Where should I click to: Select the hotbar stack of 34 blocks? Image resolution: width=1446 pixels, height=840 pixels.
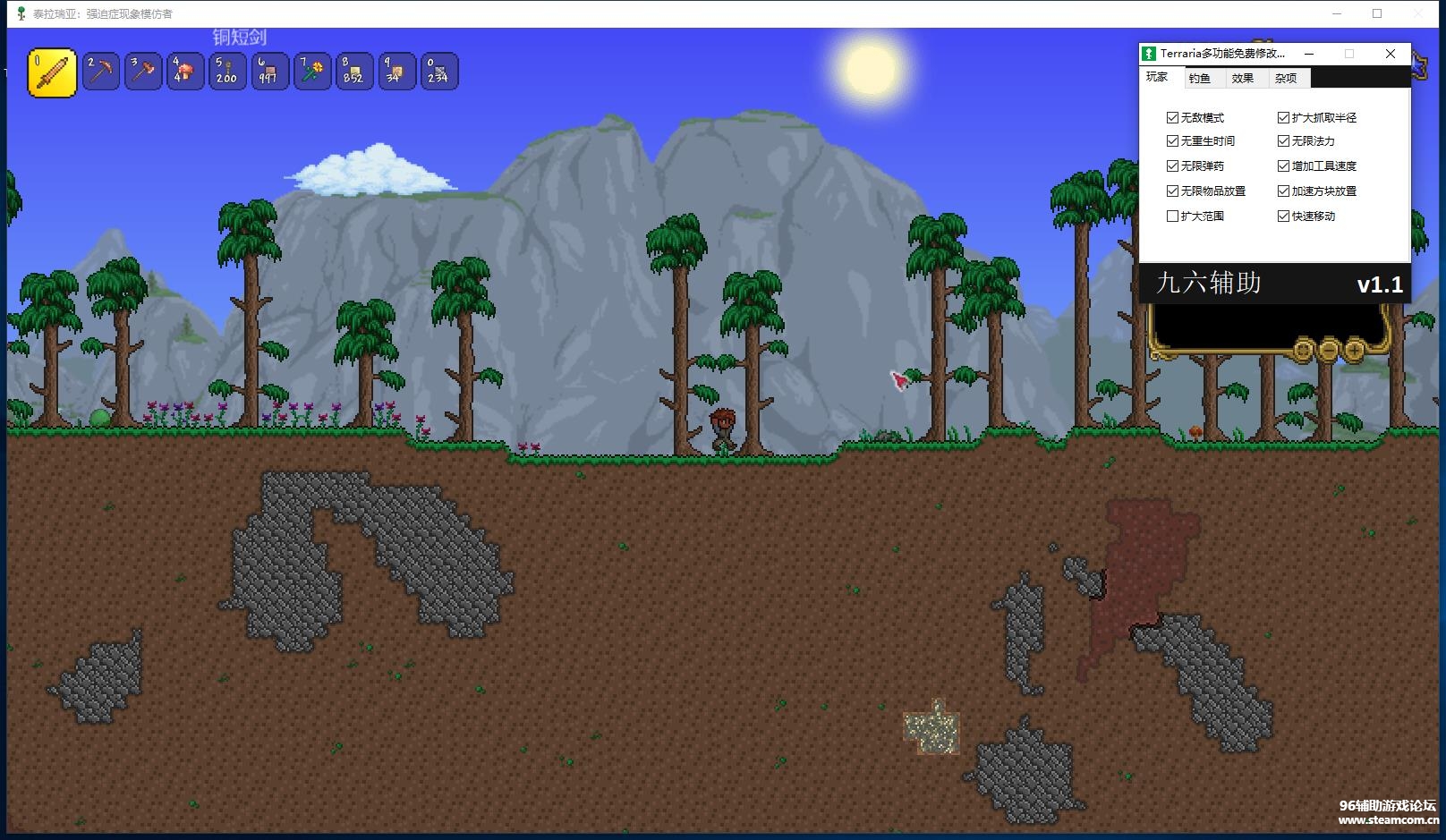[395, 72]
